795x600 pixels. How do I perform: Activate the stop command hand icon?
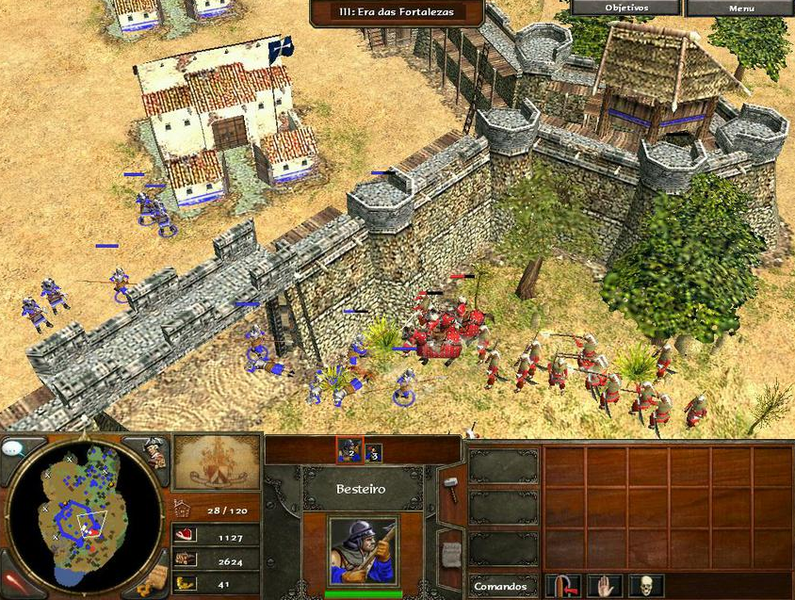[605, 585]
